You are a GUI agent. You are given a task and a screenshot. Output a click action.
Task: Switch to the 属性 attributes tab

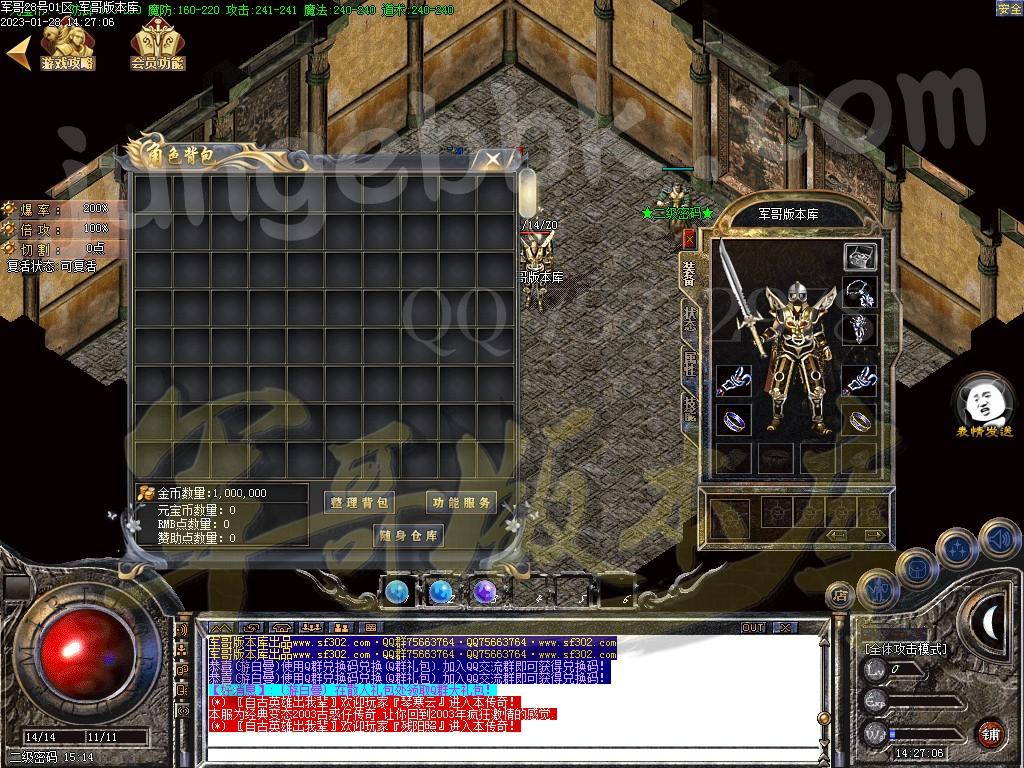[x=689, y=362]
